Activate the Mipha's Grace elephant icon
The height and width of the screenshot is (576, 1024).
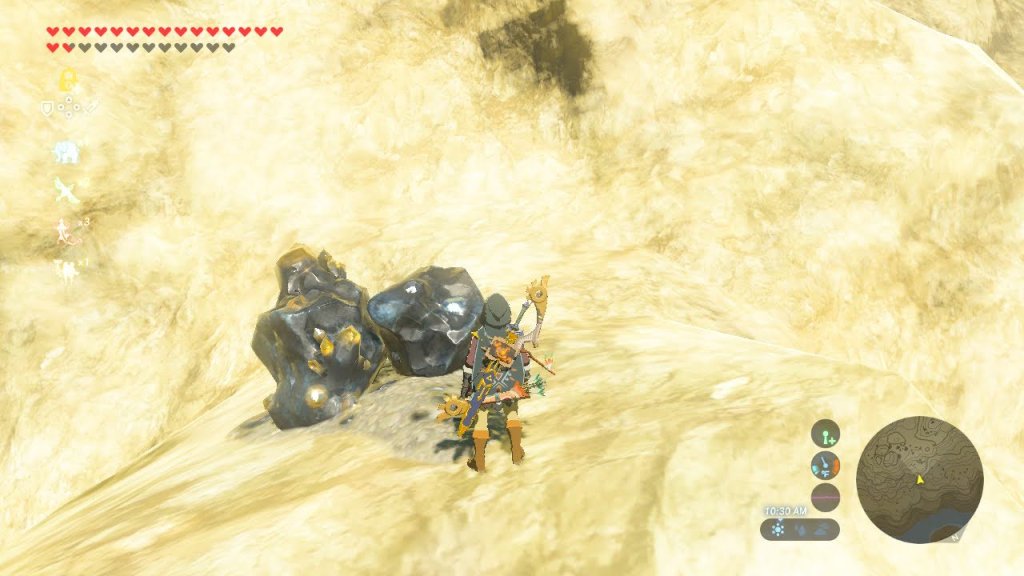coord(66,152)
